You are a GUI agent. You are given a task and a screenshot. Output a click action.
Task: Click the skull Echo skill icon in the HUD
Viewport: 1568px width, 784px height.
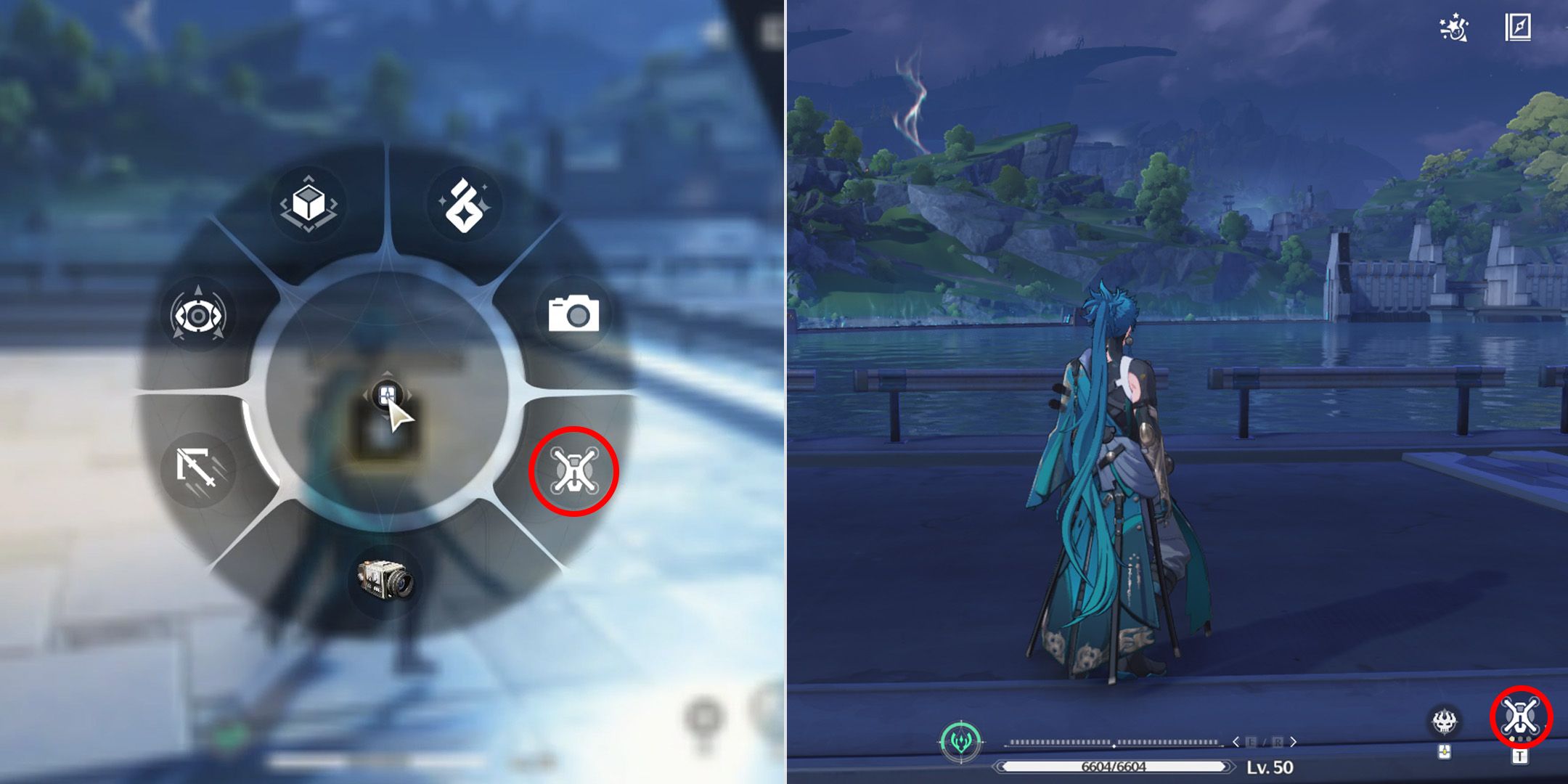1444,722
